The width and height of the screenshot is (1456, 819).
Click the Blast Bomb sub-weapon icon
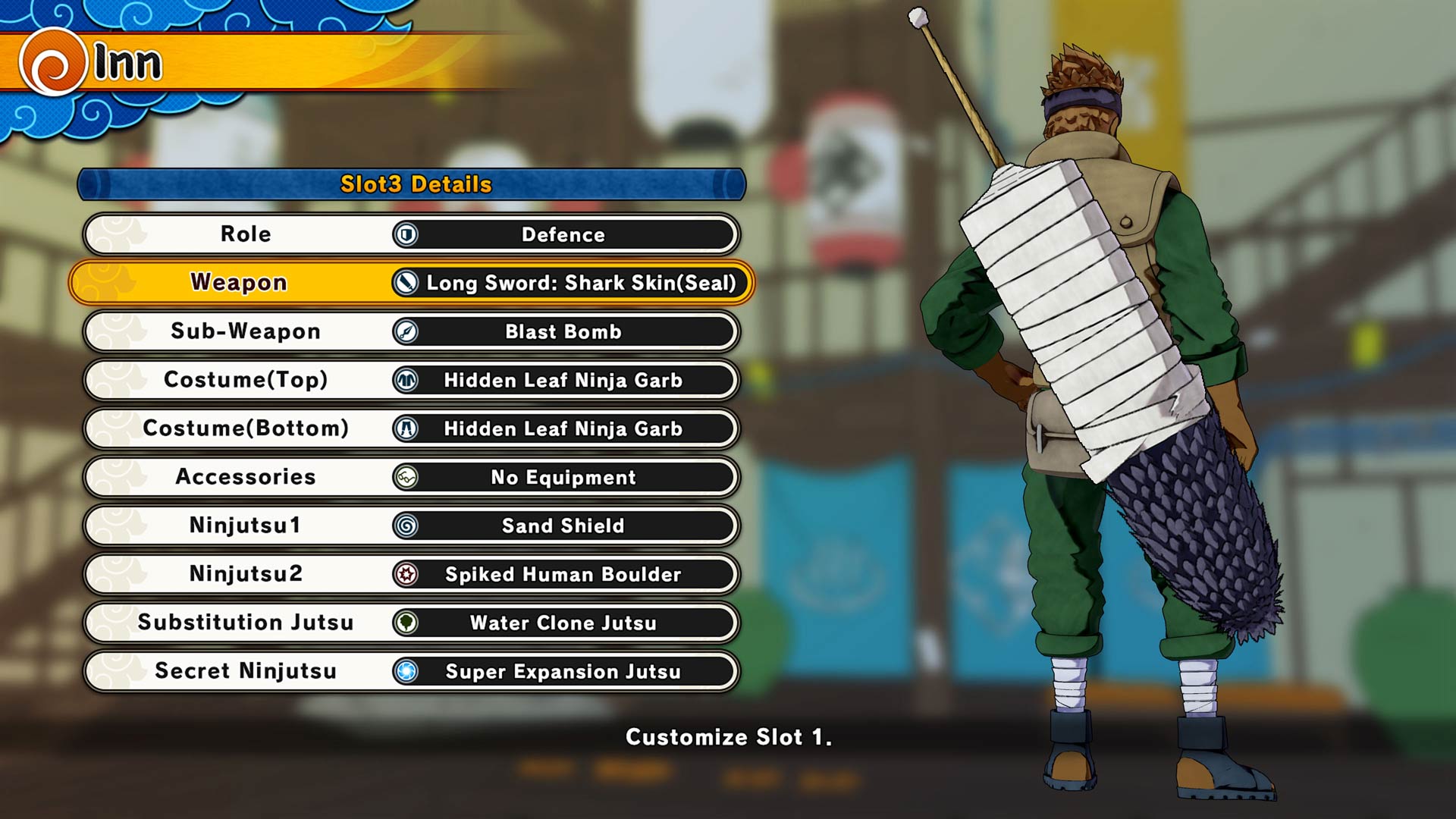pyautogui.click(x=406, y=331)
